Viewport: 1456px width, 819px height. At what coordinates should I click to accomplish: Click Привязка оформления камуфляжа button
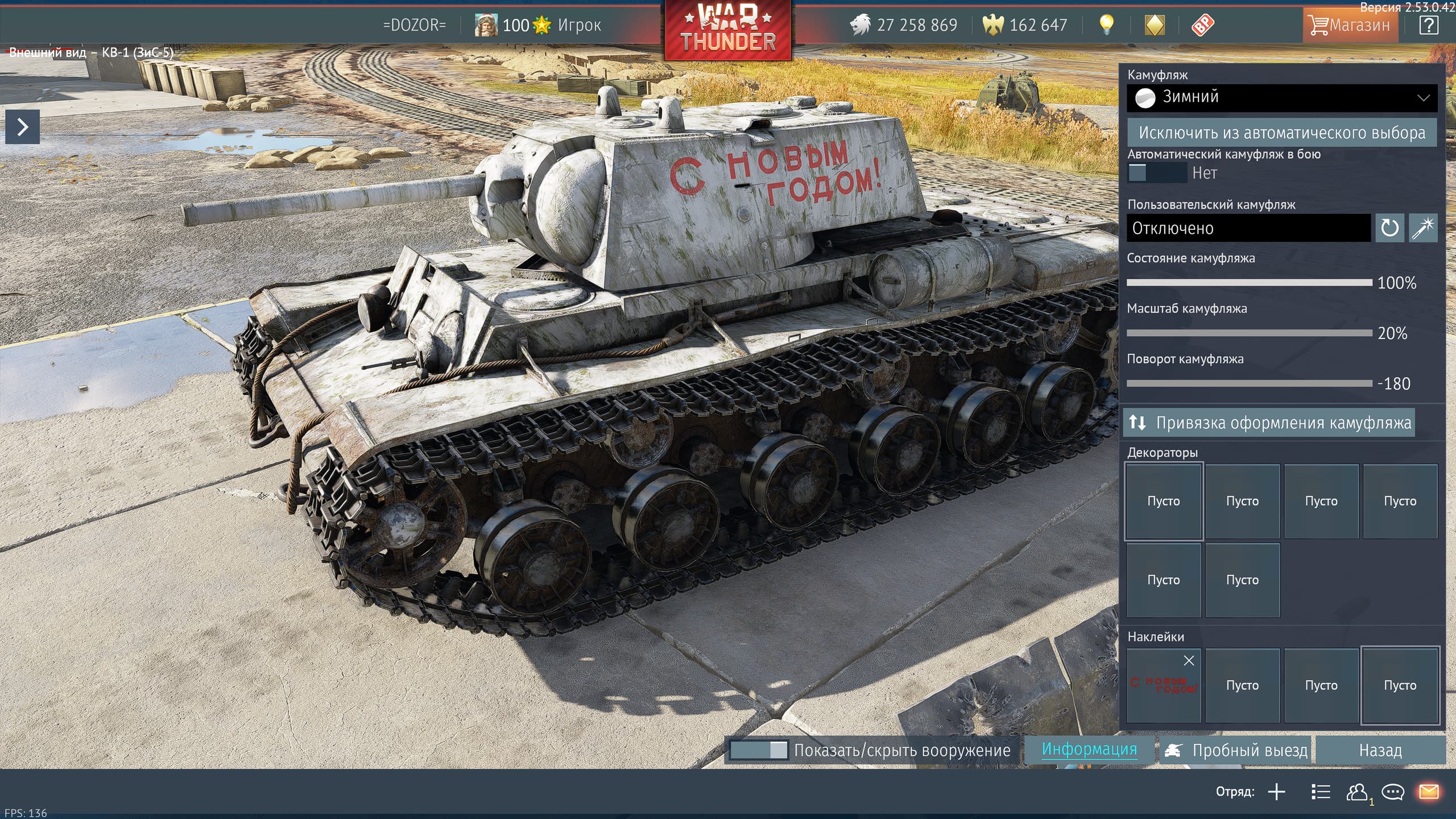(x=1269, y=423)
